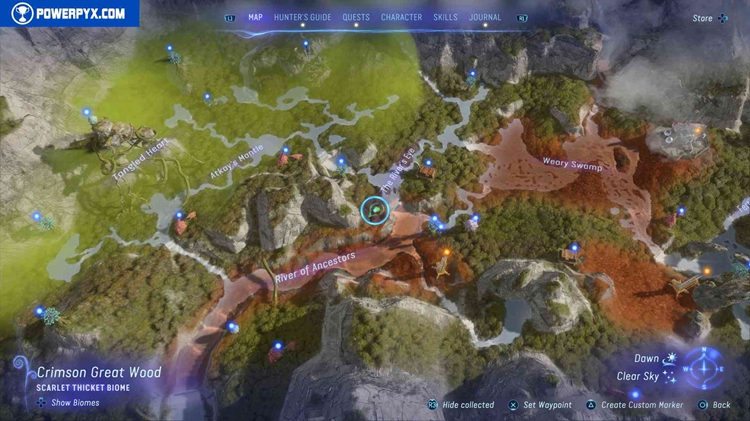Select the Skills tab
750x421 pixels.
[x=445, y=17]
